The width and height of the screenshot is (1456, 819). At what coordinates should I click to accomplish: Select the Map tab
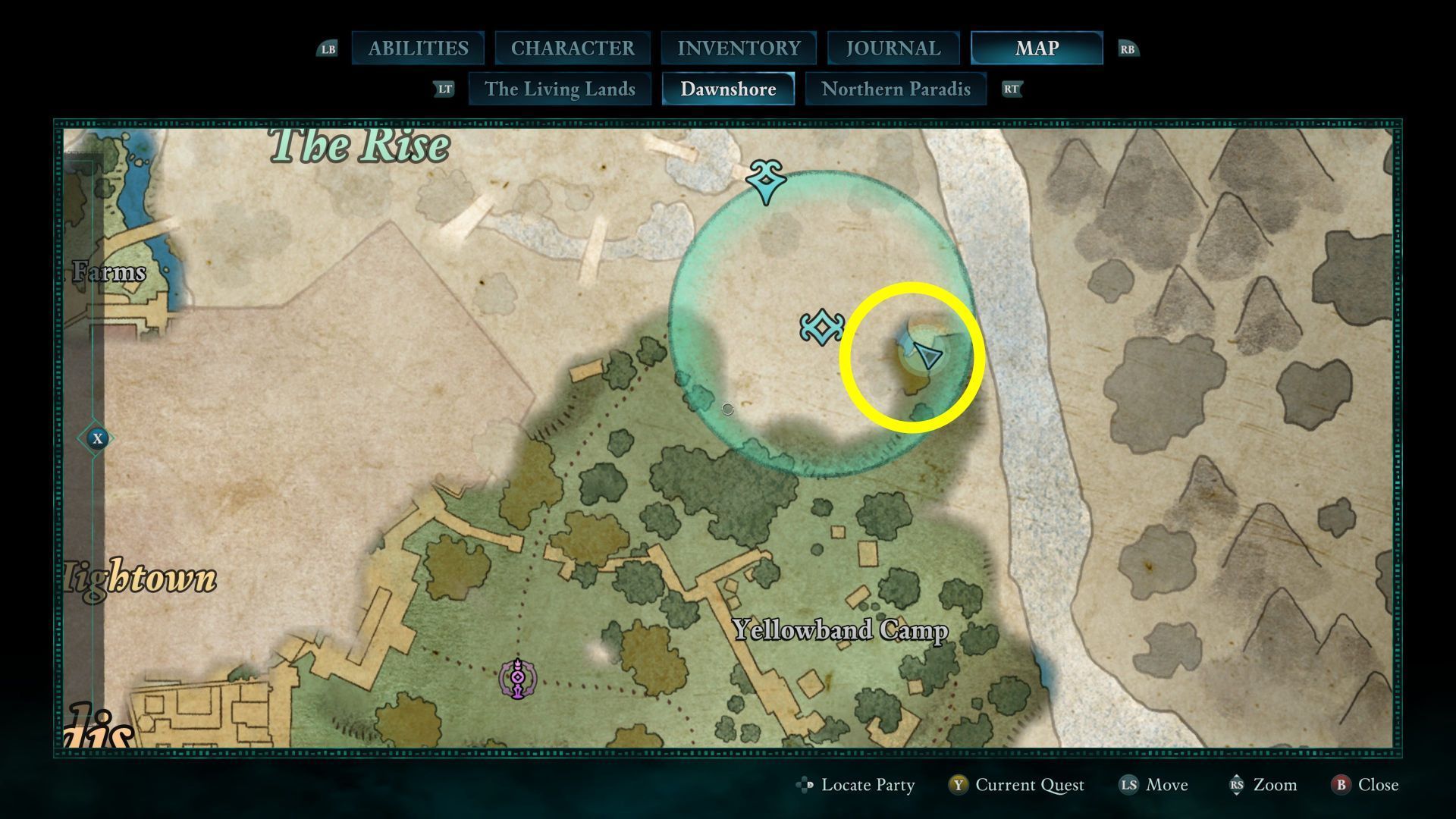[1036, 49]
